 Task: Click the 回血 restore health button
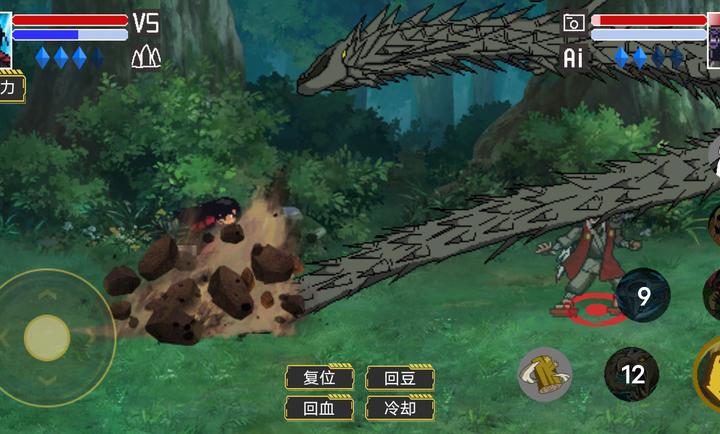(319, 408)
